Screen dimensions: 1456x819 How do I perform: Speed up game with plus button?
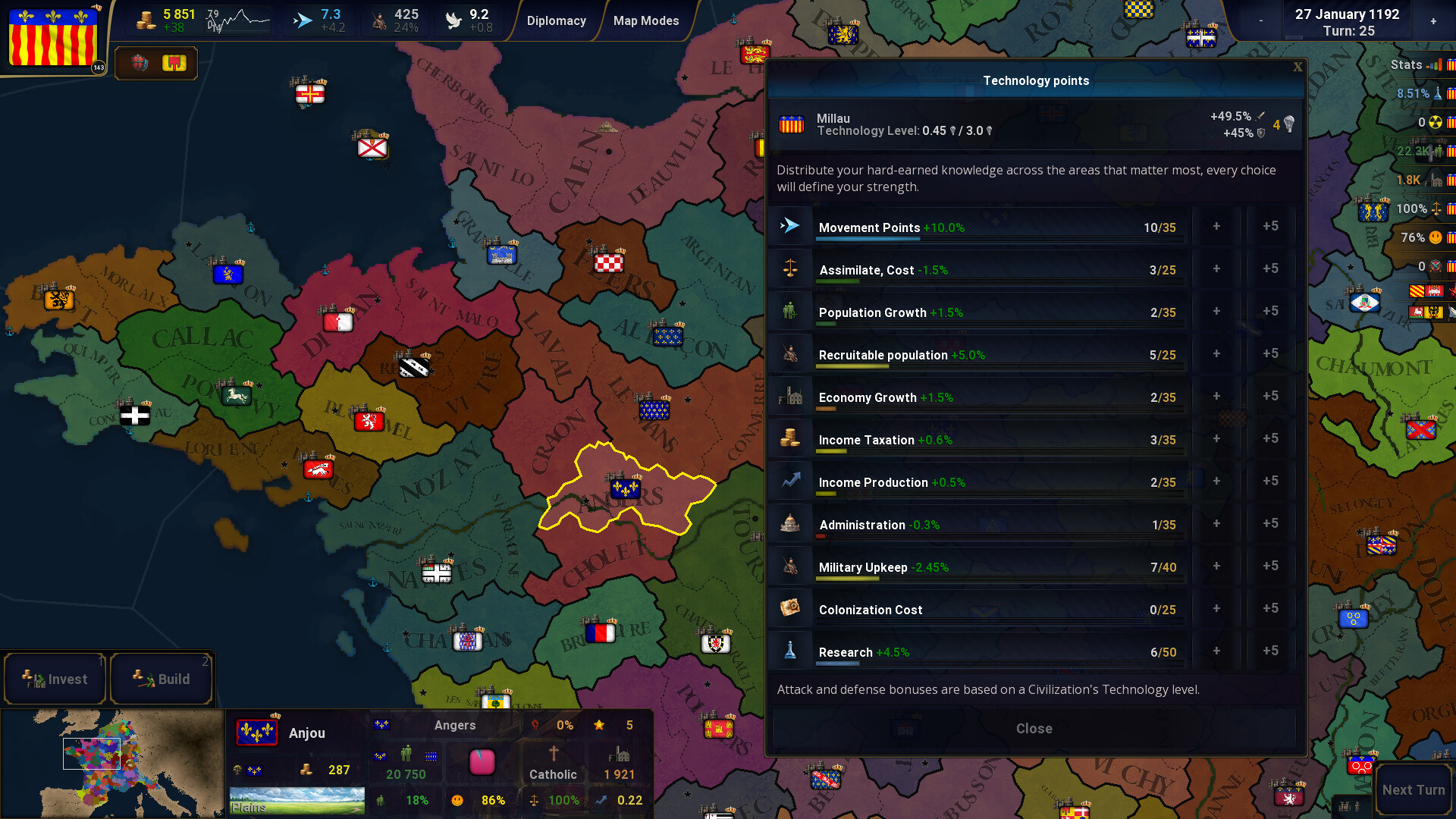point(1433,21)
